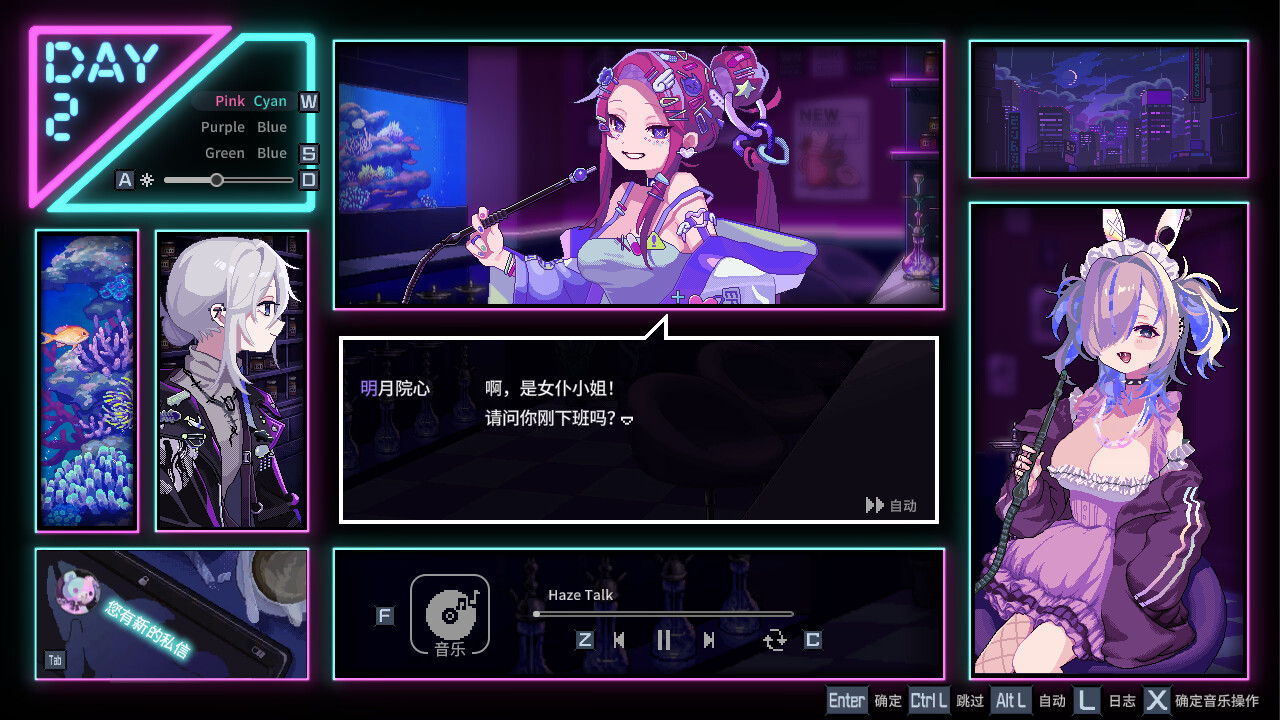Open the 音乐 music player disc icon
1280x720 pixels.
[449, 615]
